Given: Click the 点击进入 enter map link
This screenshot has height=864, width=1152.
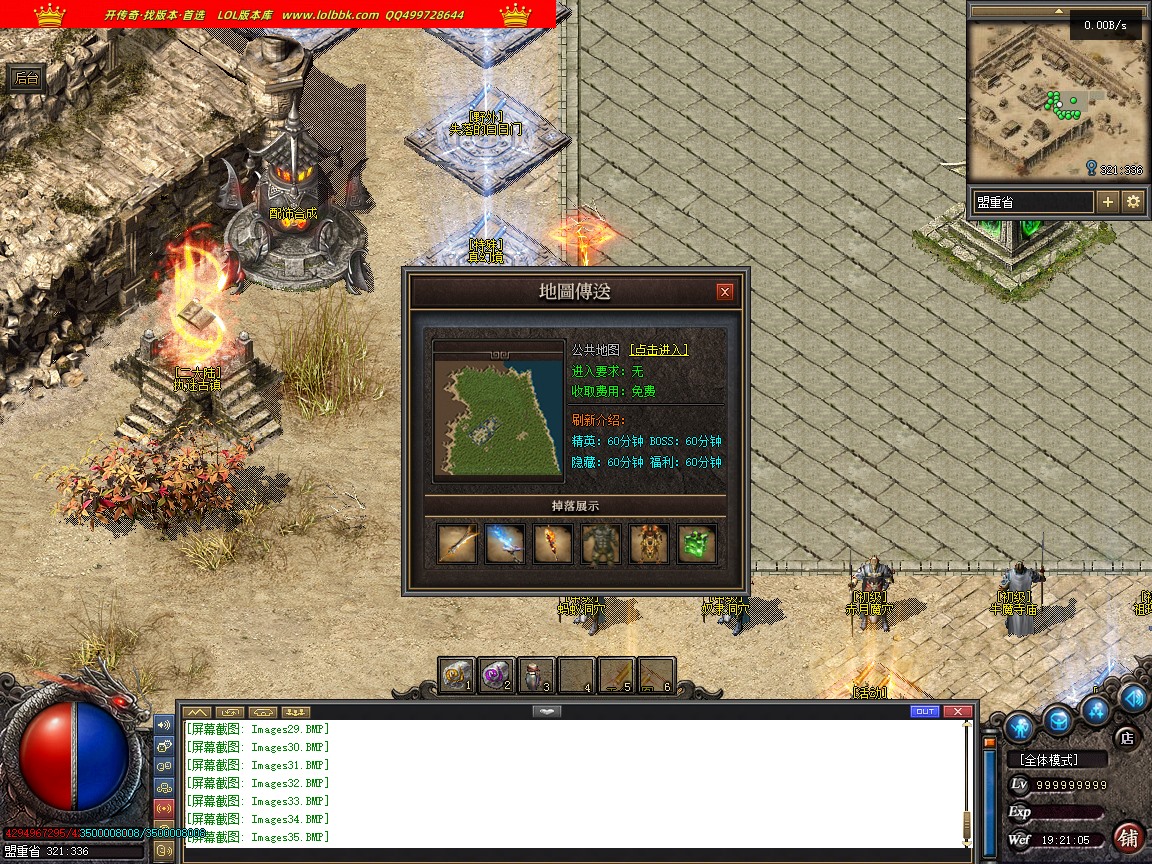Looking at the screenshot, I should point(659,350).
